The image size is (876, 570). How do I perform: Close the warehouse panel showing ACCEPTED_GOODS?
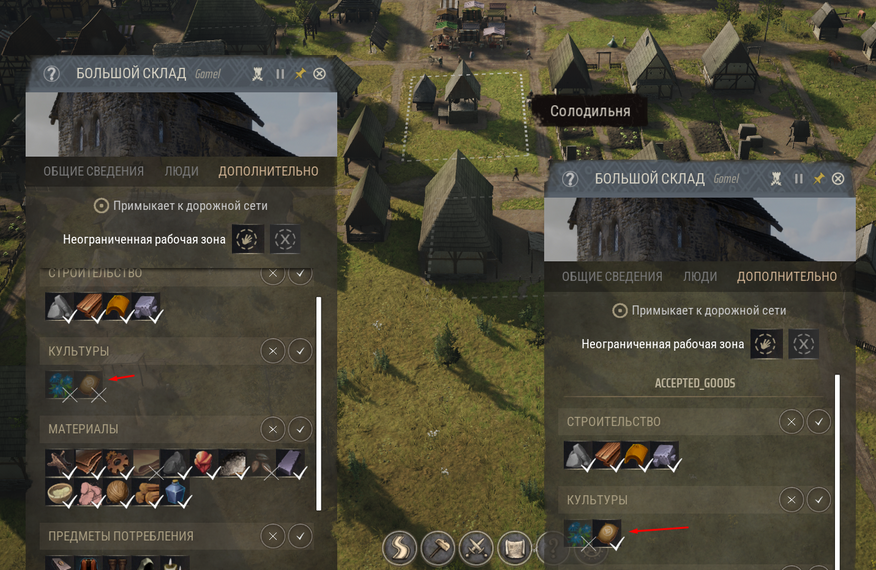[x=838, y=179]
